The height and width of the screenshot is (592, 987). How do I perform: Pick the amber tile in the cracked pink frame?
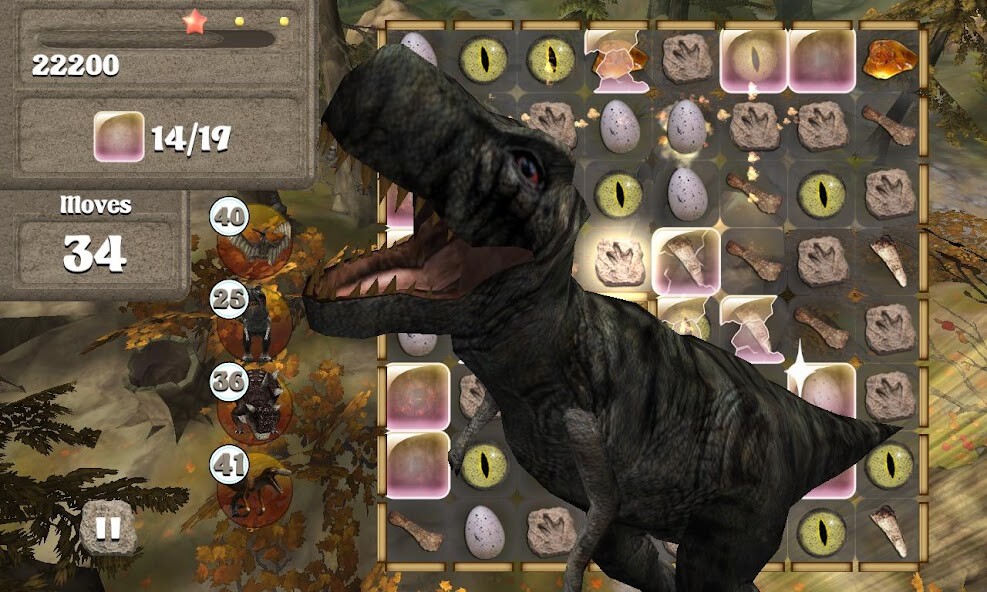tap(618, 58)
